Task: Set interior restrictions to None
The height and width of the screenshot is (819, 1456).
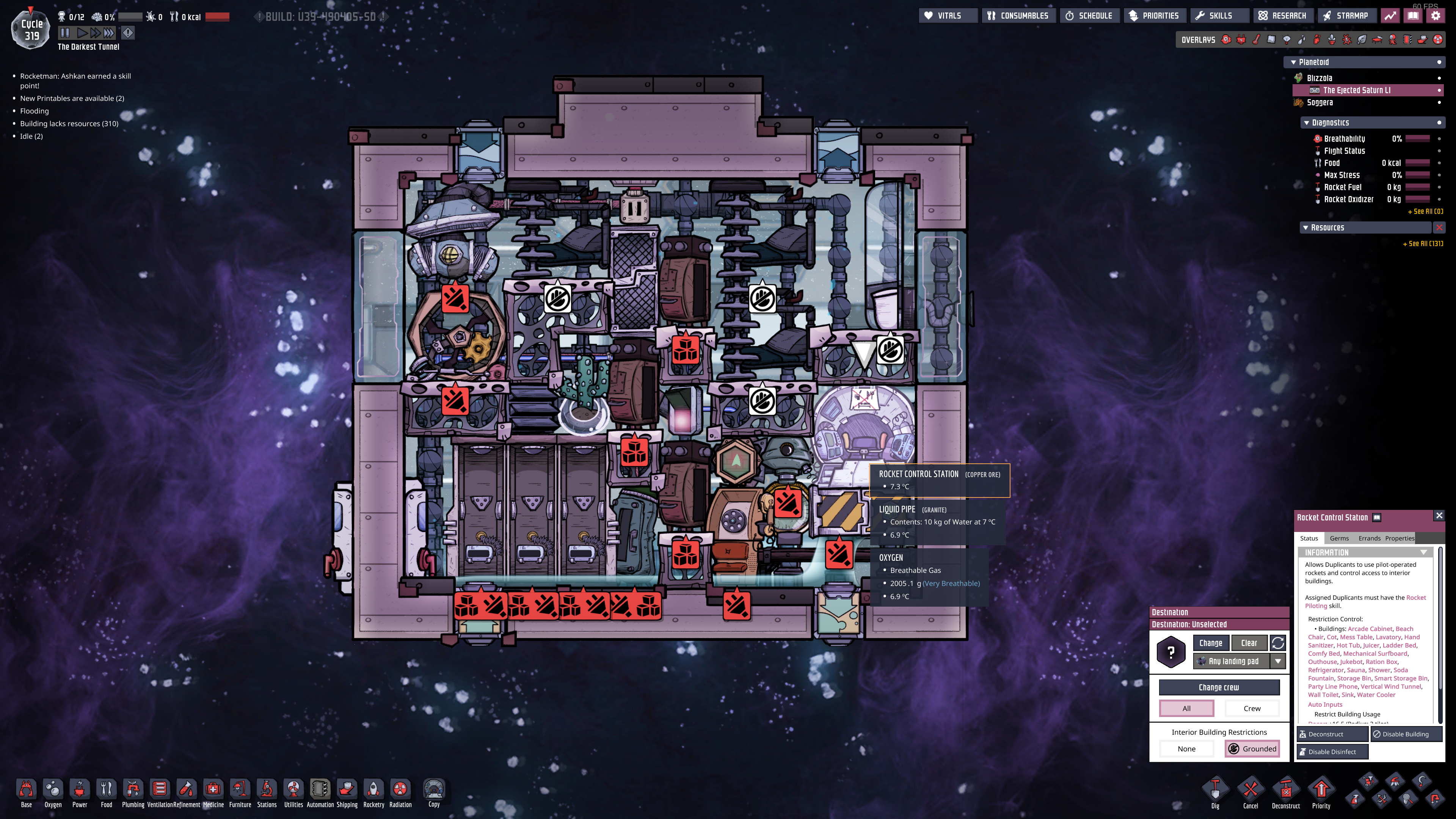Action: pos(1186,749)
